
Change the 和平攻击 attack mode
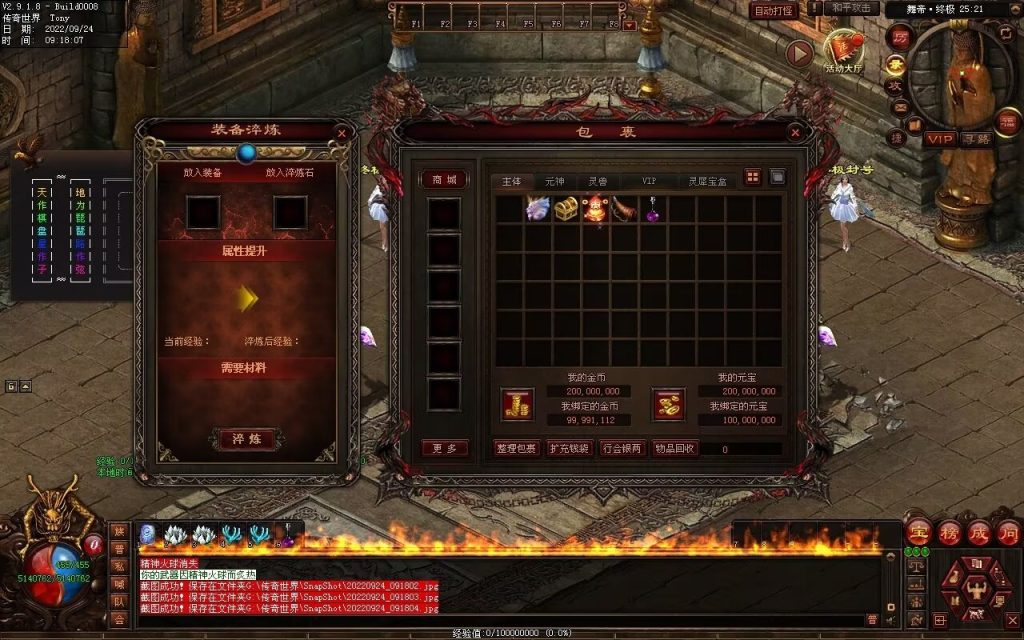[852, 9]
